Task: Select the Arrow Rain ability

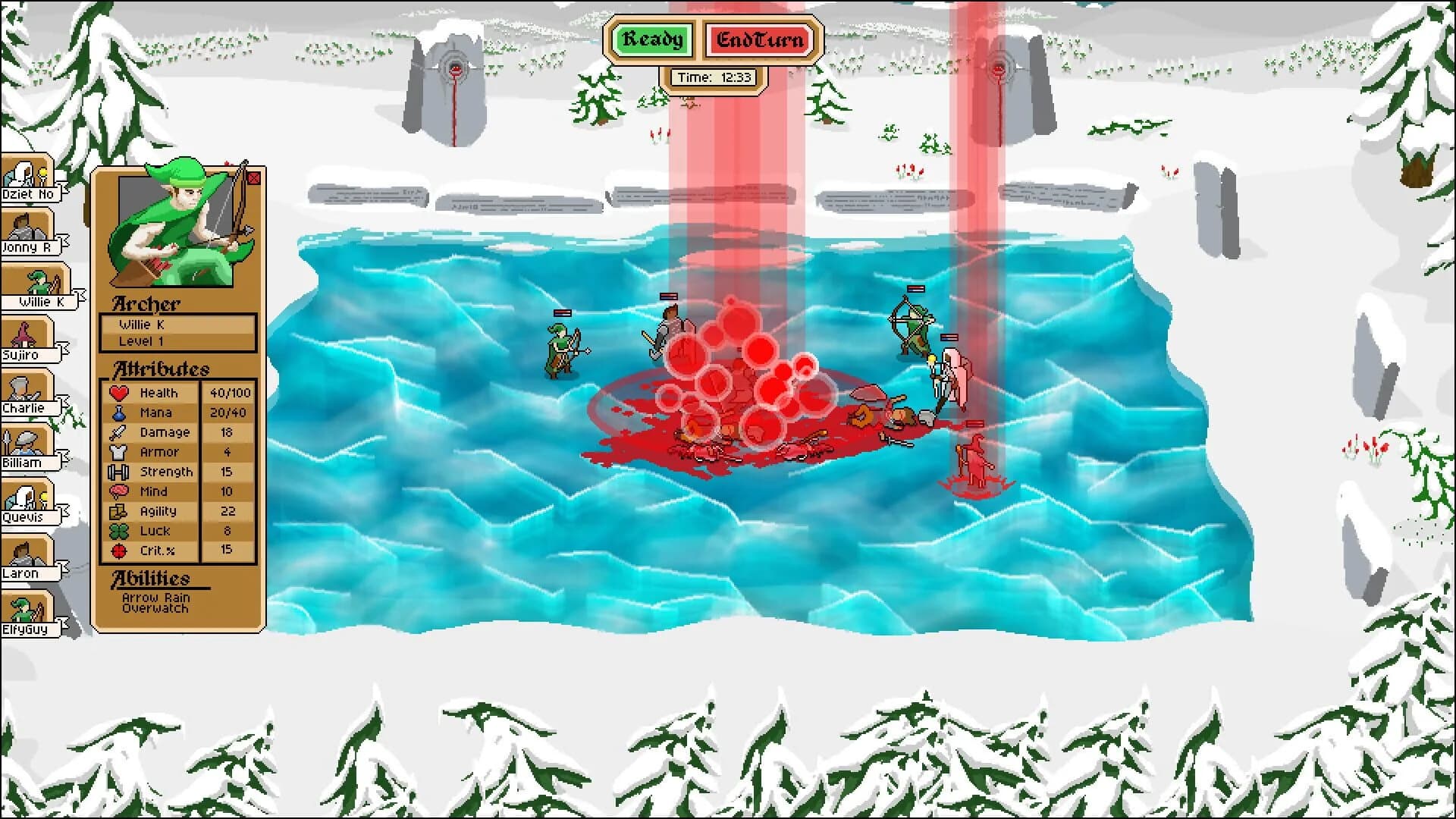Action: (154, 598)
